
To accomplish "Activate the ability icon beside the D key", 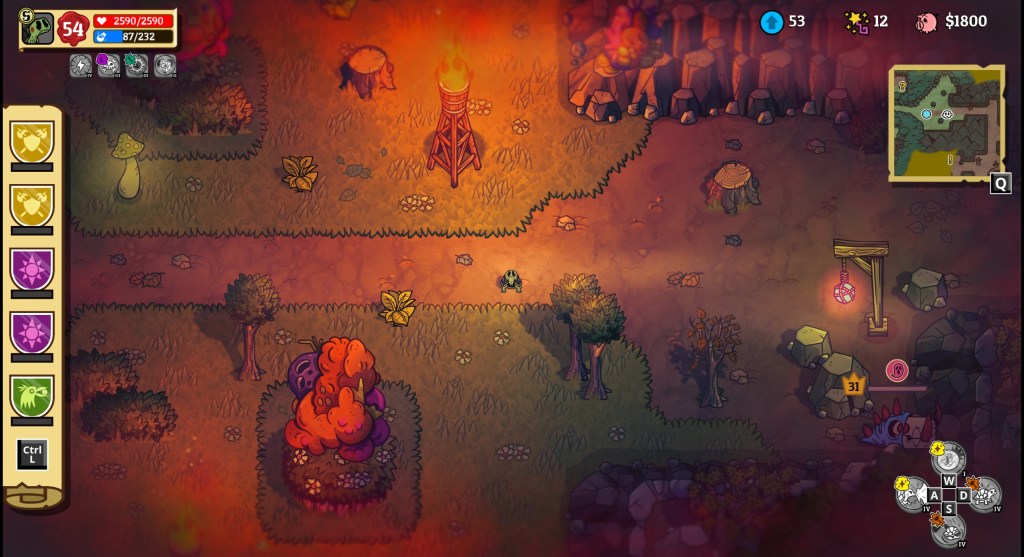I will pyautogui.click(x=985, y=493).
